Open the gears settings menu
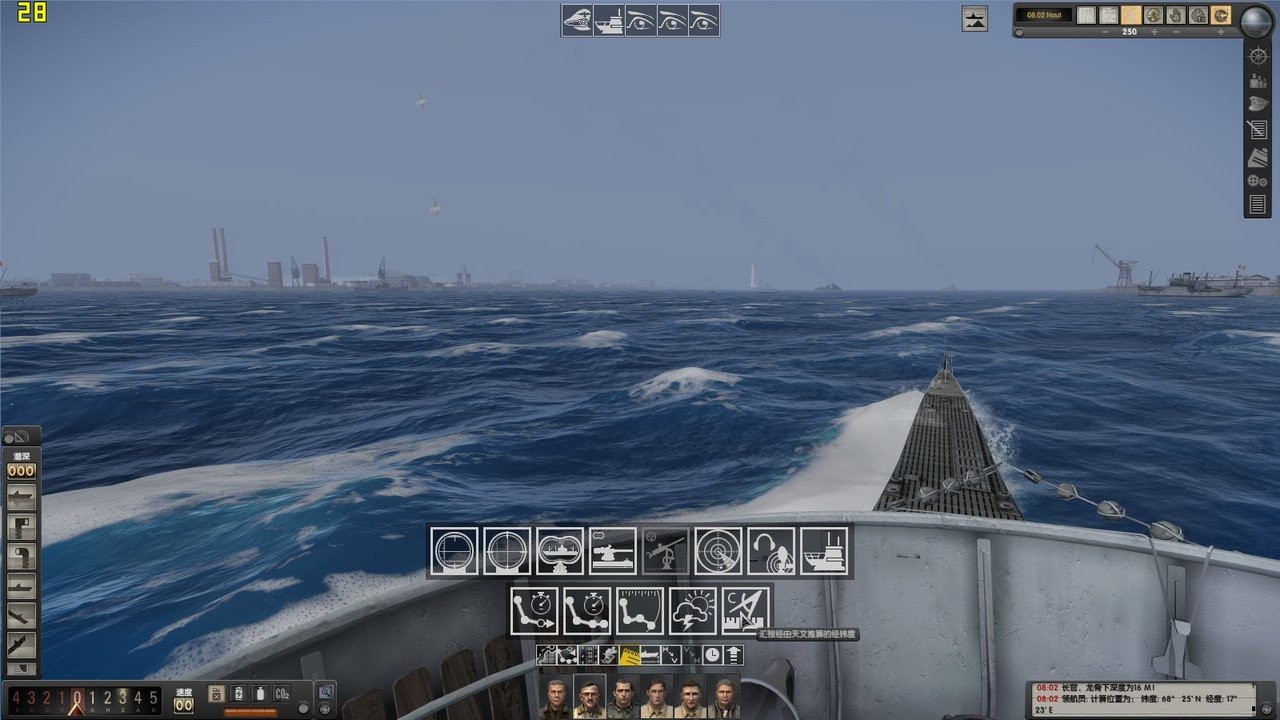The width and height of the screenshot is (1280, 720). click(1258, 181)
